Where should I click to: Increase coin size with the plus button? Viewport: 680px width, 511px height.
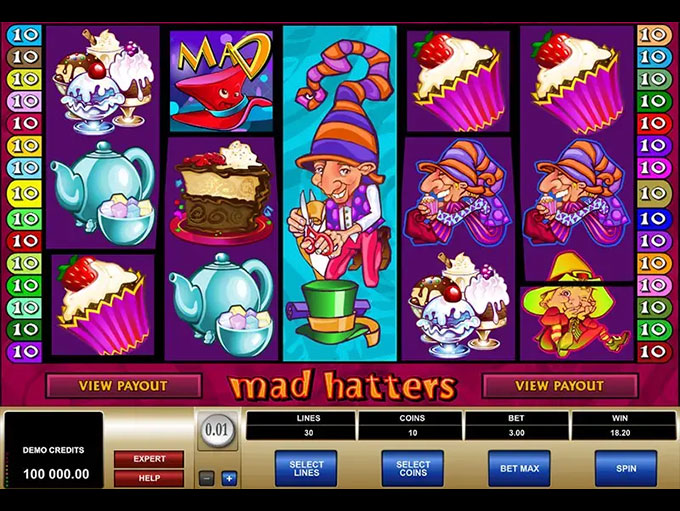(229, 479)
